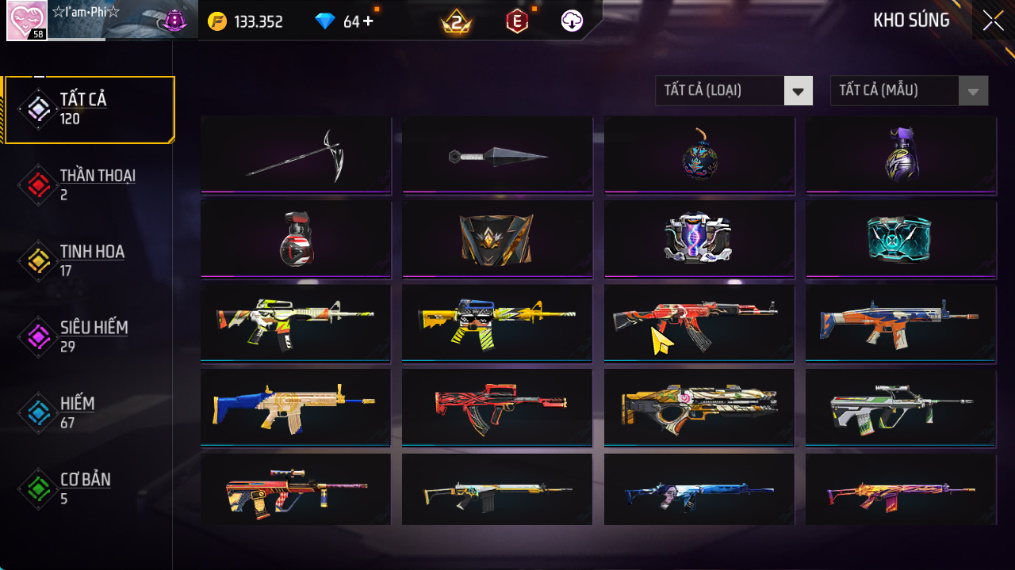Select the scythe melee weapon skin
This screenshot has width=1015, height=570.
tap(296, 154)
